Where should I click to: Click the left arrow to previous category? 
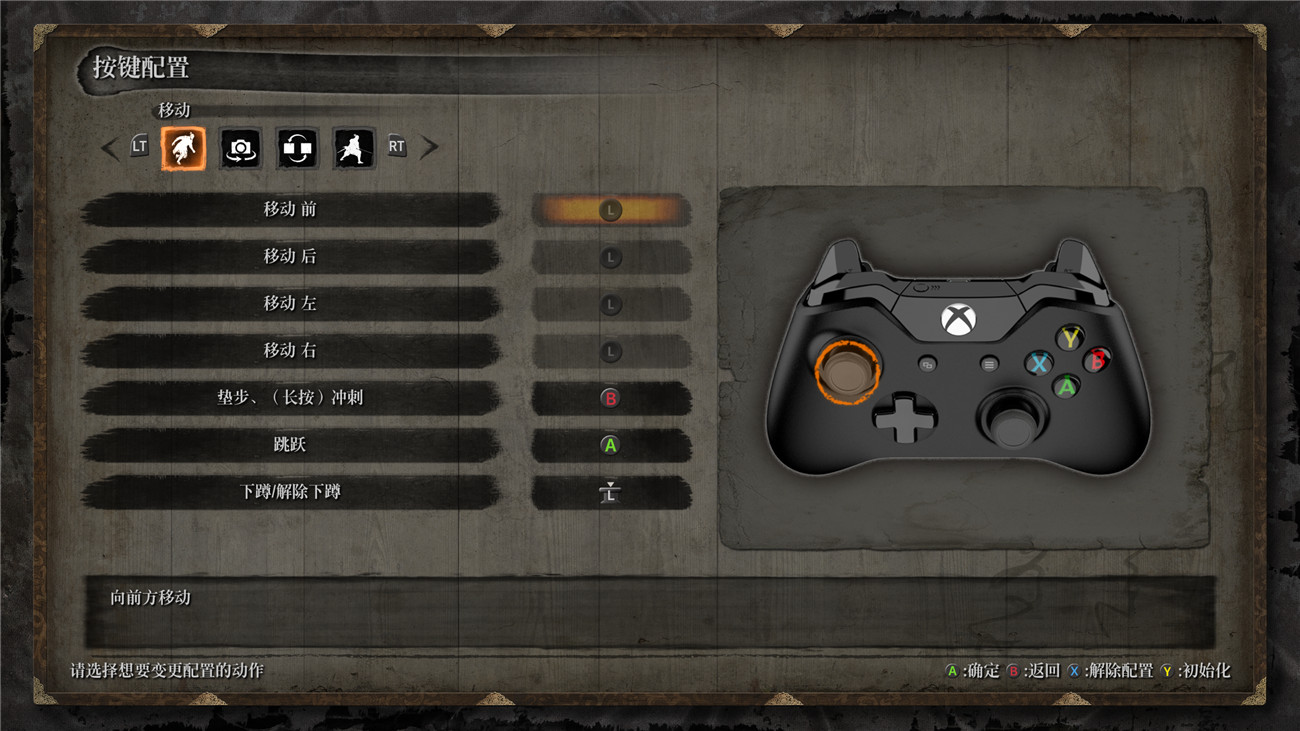[110, 148]
